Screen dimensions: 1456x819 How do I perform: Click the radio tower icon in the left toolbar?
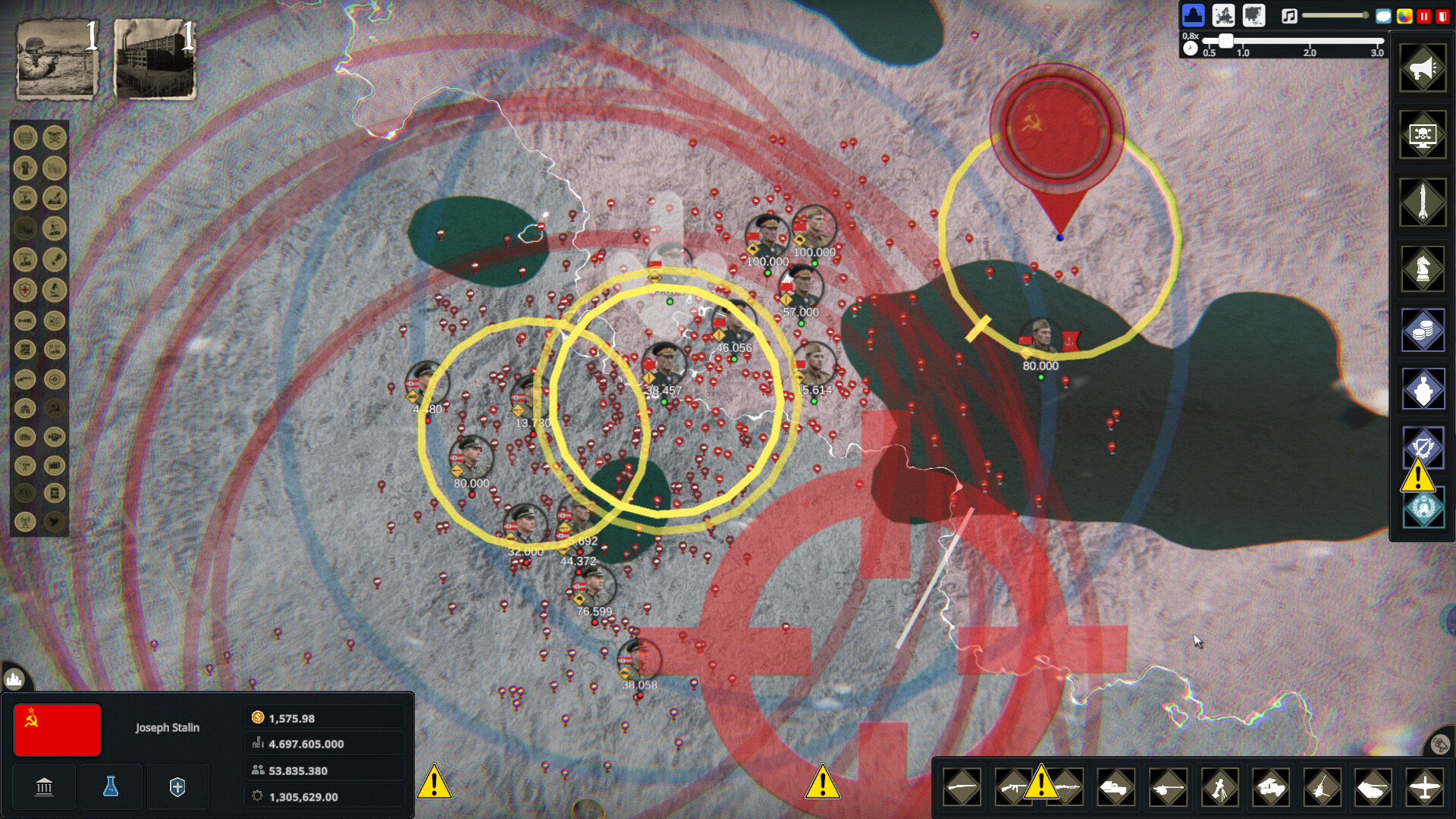pos(25,522)
